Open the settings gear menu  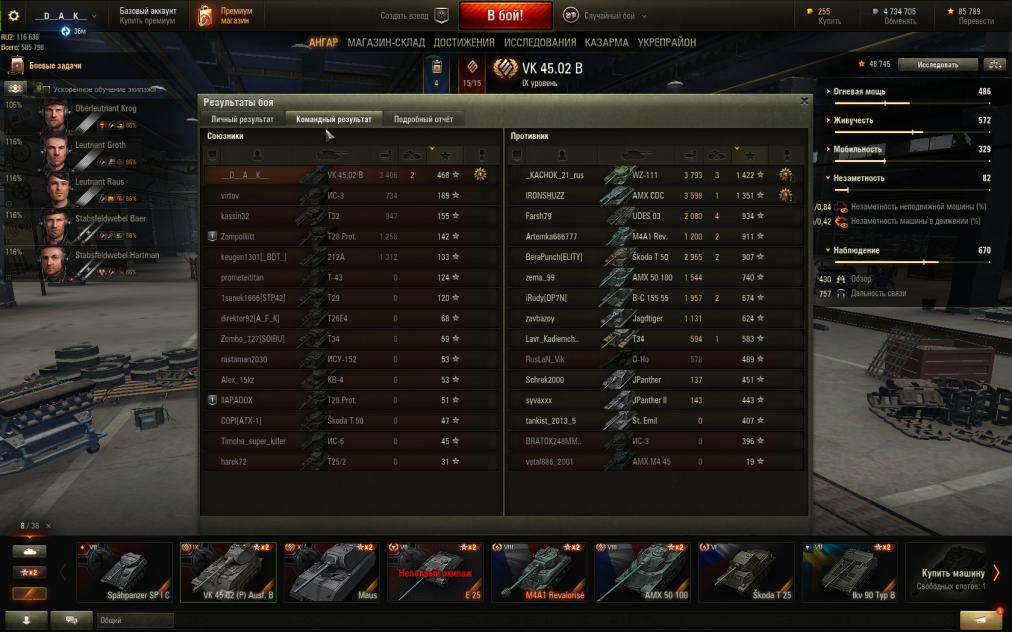pyautogui.click(x=14, y=16)
